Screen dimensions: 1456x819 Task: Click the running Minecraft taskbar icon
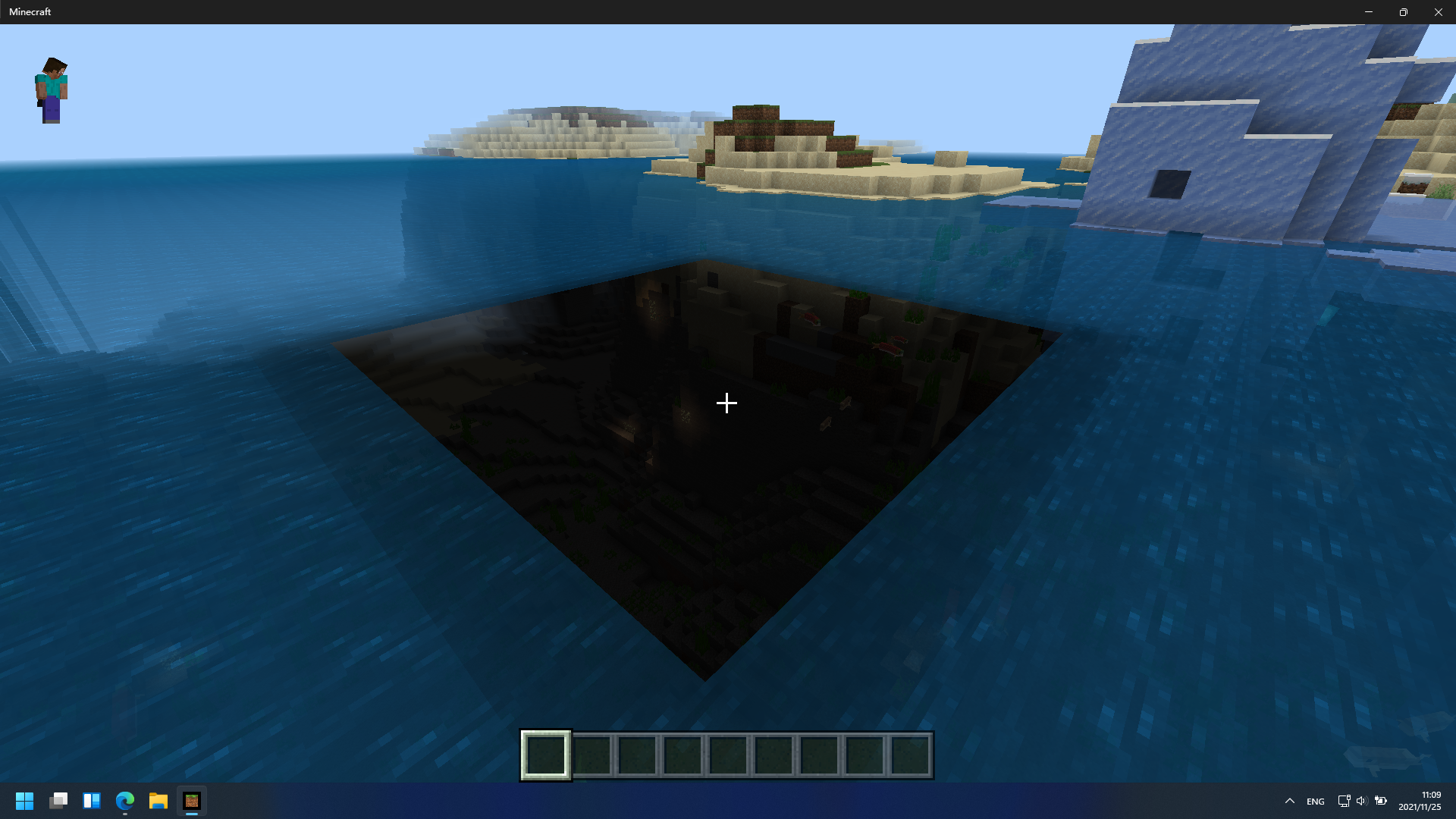191,801
